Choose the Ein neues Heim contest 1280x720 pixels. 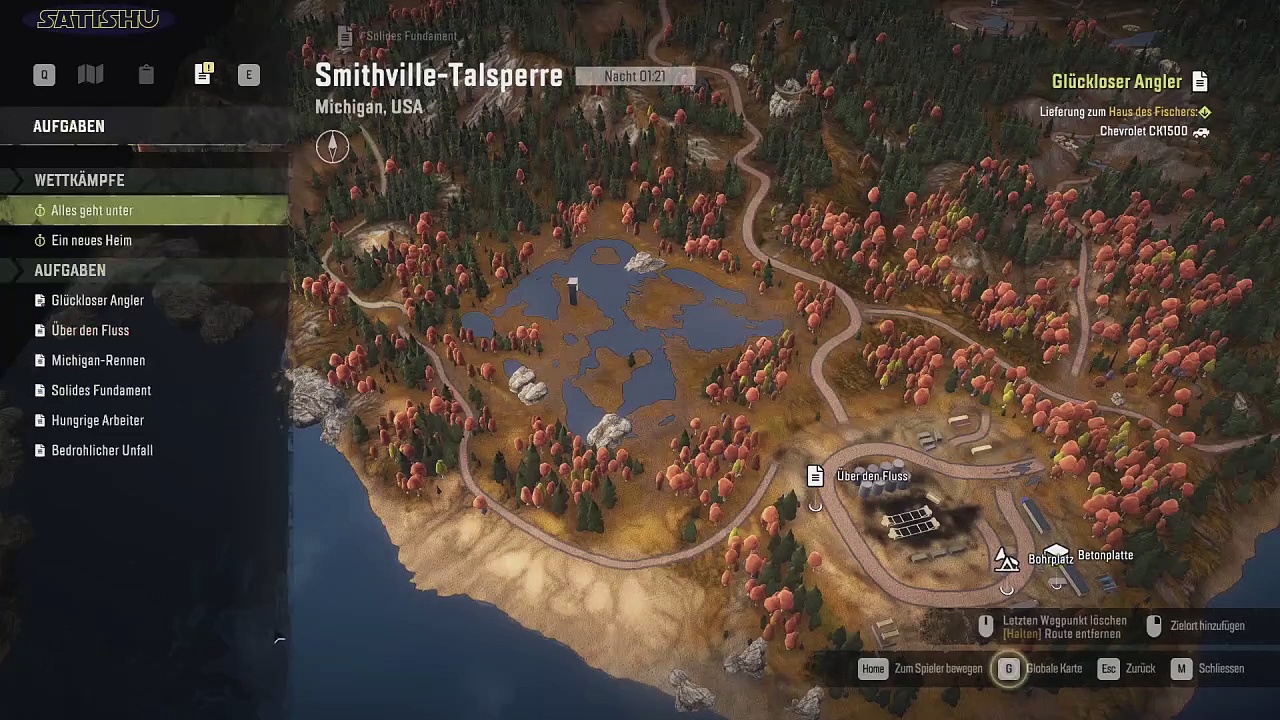[x=91, y=241]
